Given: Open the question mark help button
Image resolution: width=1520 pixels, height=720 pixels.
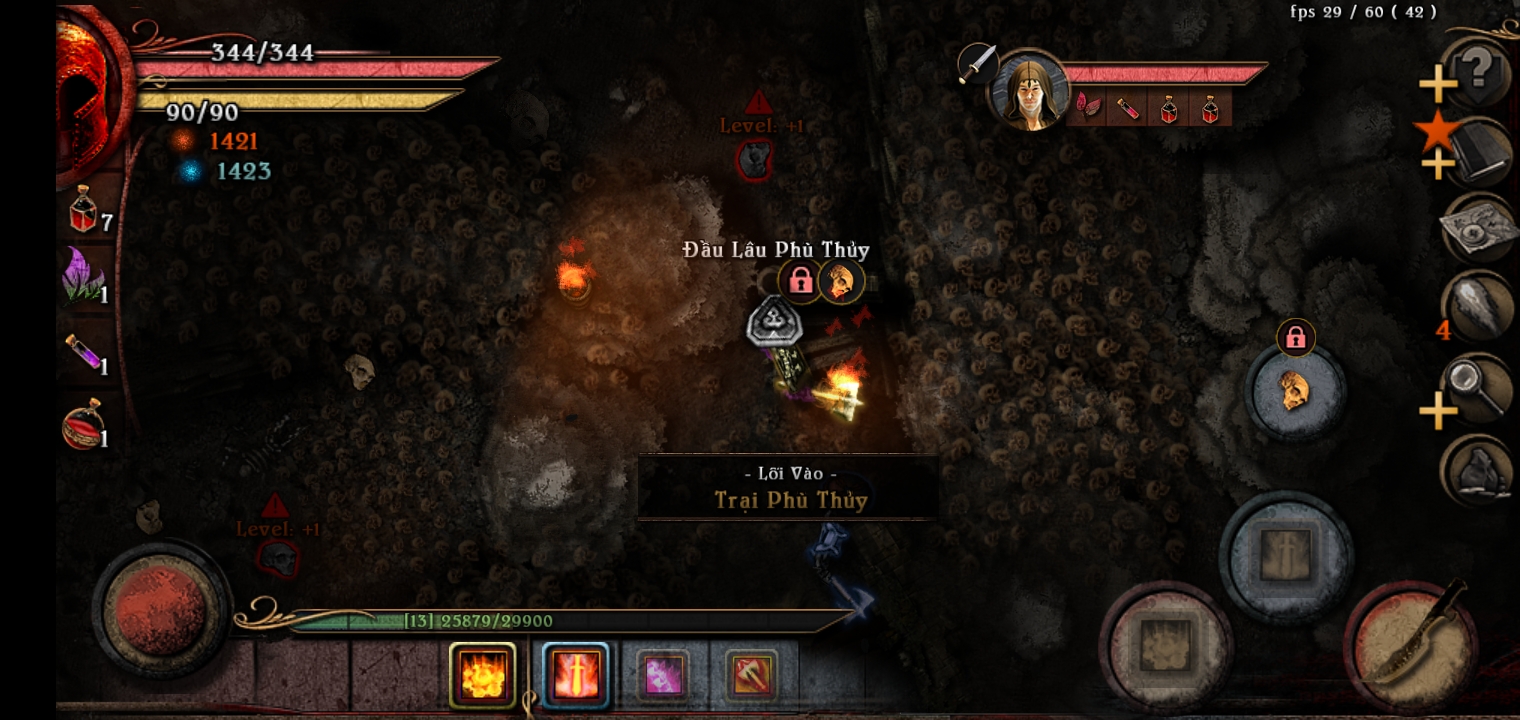Looking at the screenshot, I should tap(1478, 72).
